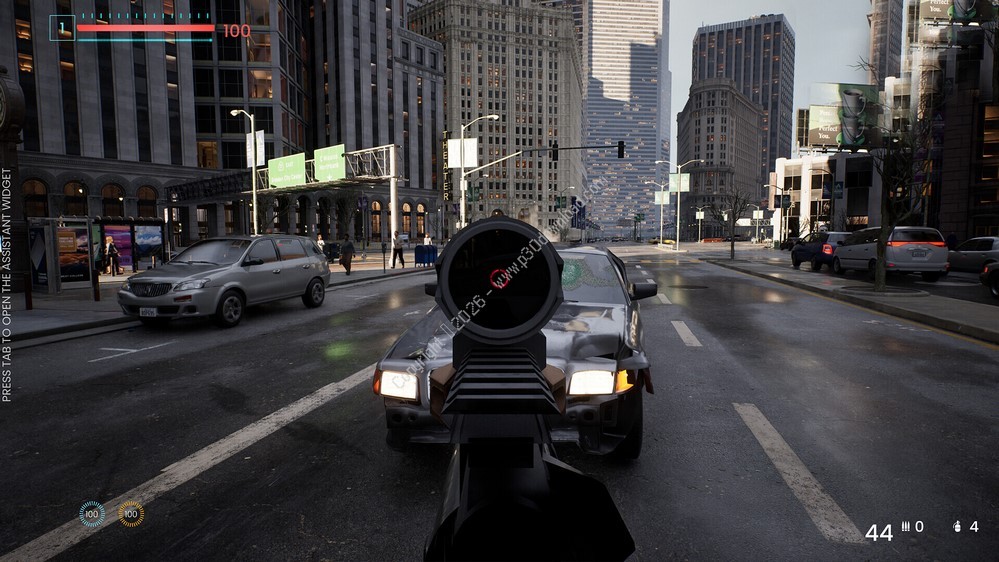The width and height of the screenshot is (999, 562).
Task: Click the level 1 badge box
Action: pos(62,28)
